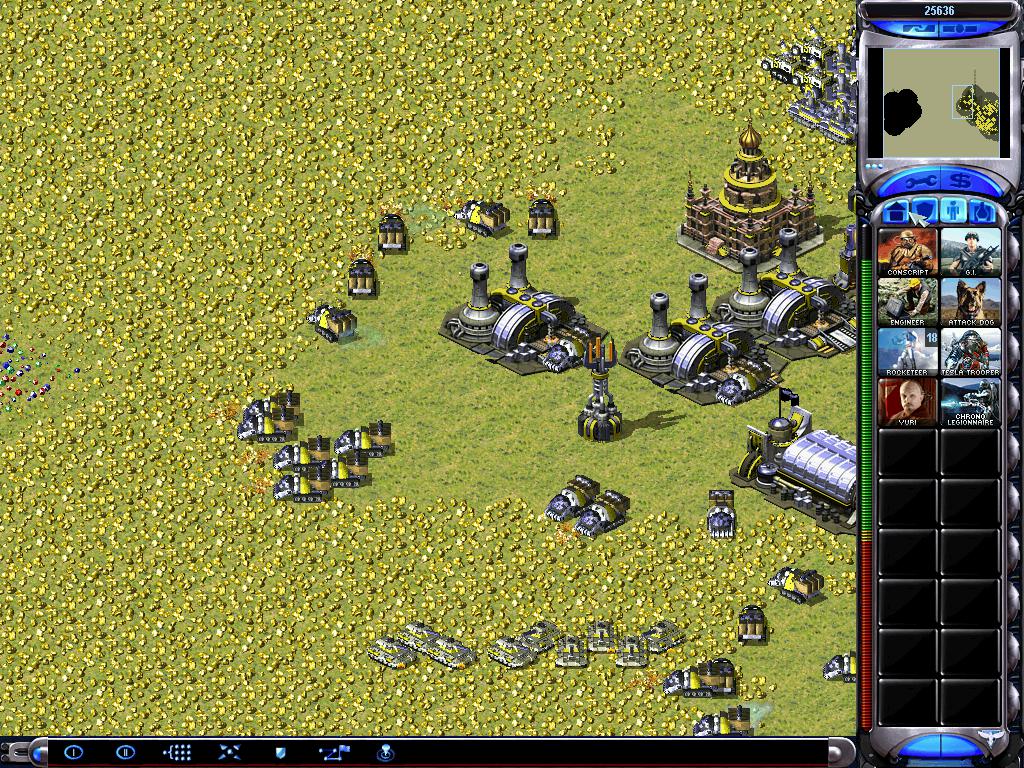Image resolution: width=1024 pixels, height=768 pixels.
Task: Select team one on the command bar
Action: point(73,752)
